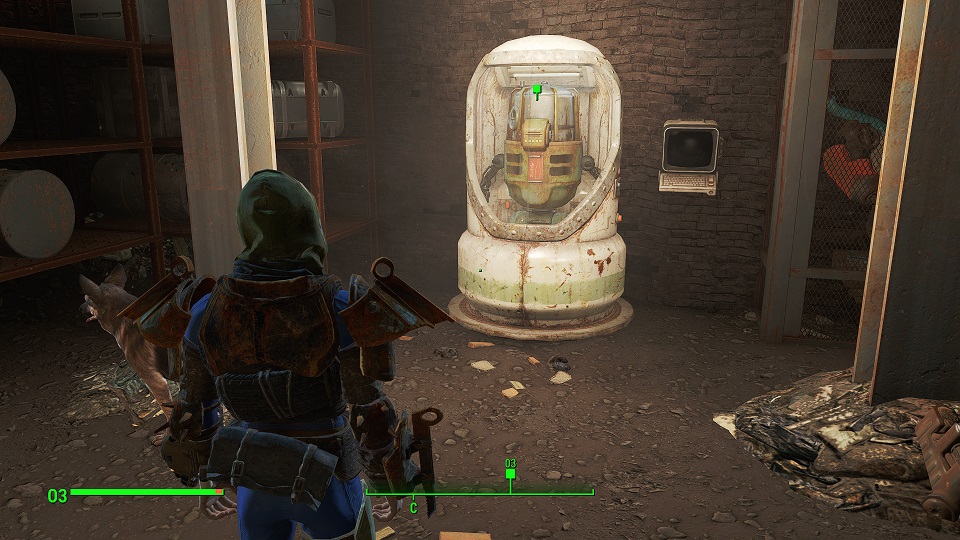The image size is (960, 540).
Task: Click the green objective marker over the pod
Action: pos(537,91)
